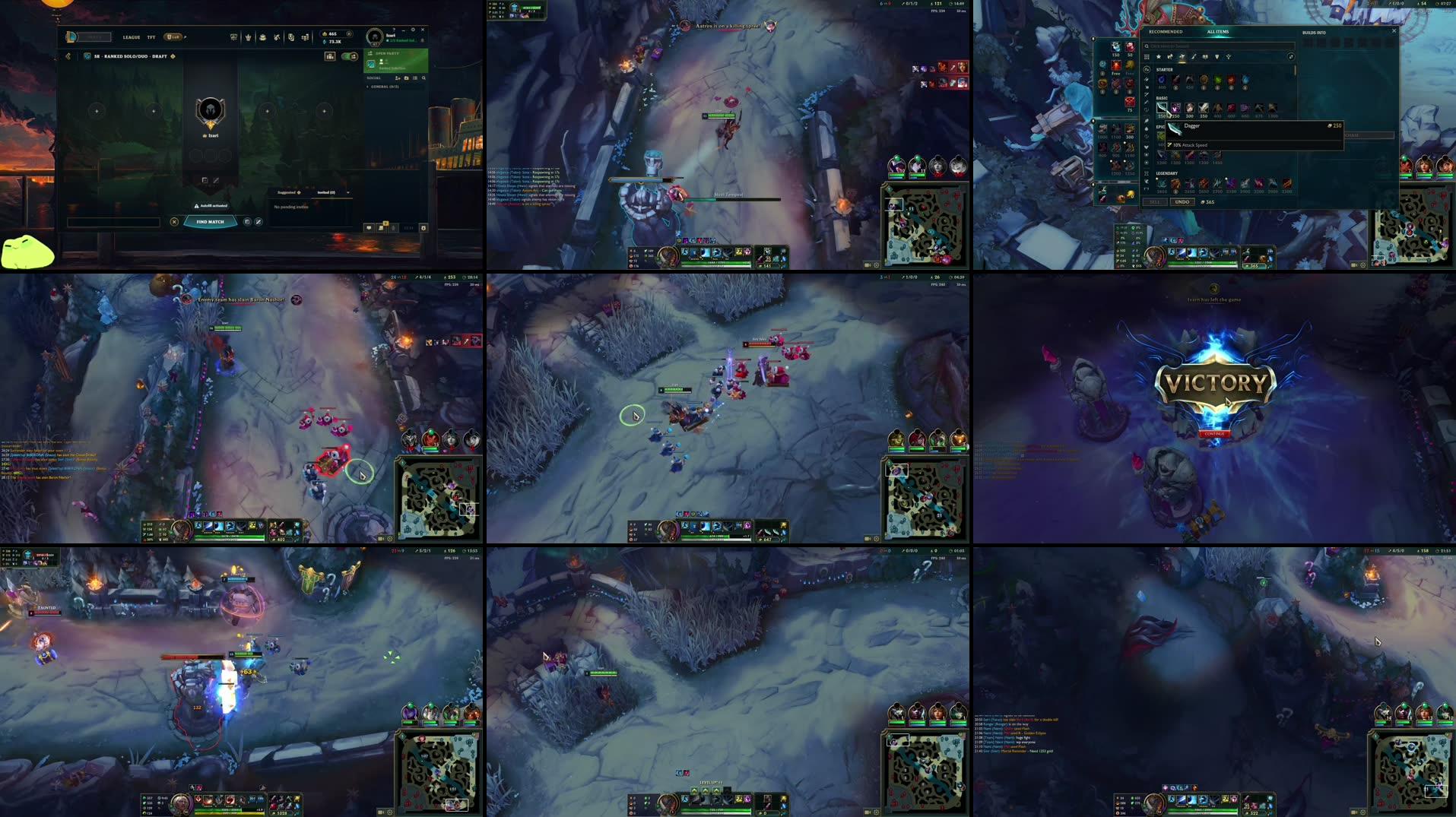
Task: Toggle the chat bubble icon in the friends footer
Action: tap(370, 227)
